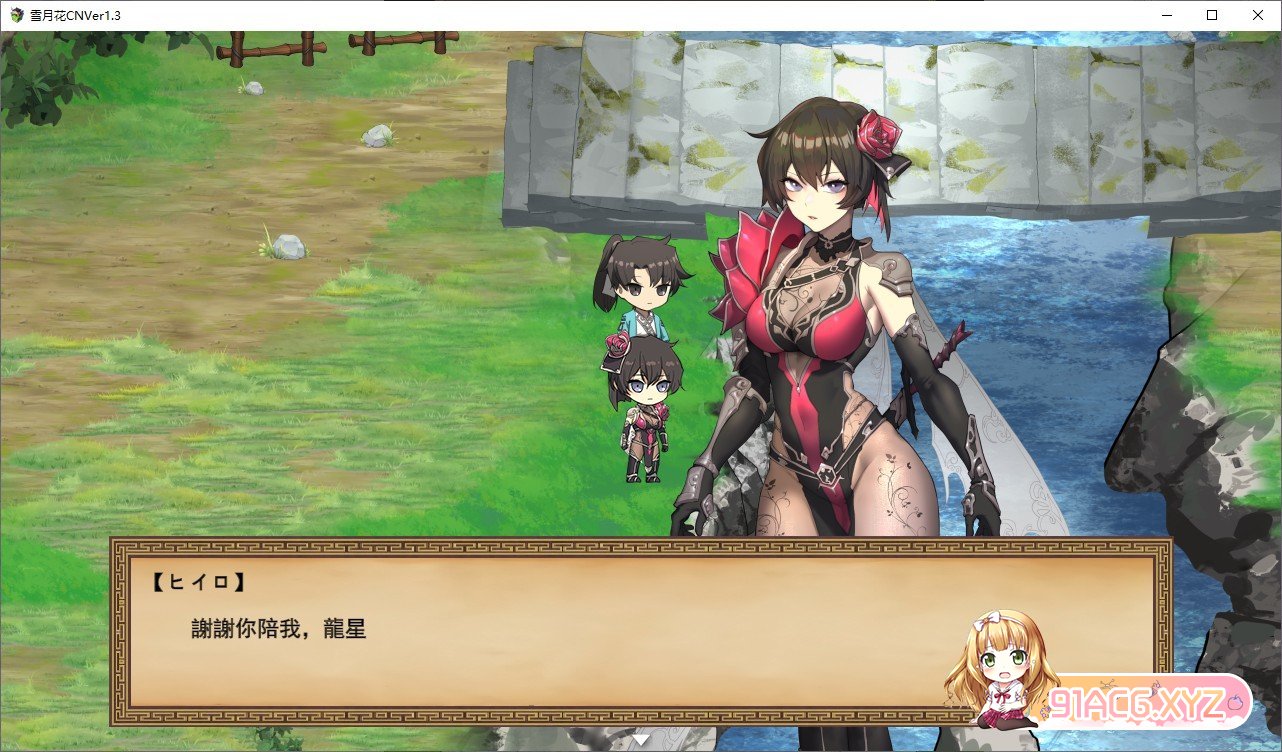This screenshot has height=752, width=1282.
Task: Maximize the game window
Action: click(x=1211, y=15)
